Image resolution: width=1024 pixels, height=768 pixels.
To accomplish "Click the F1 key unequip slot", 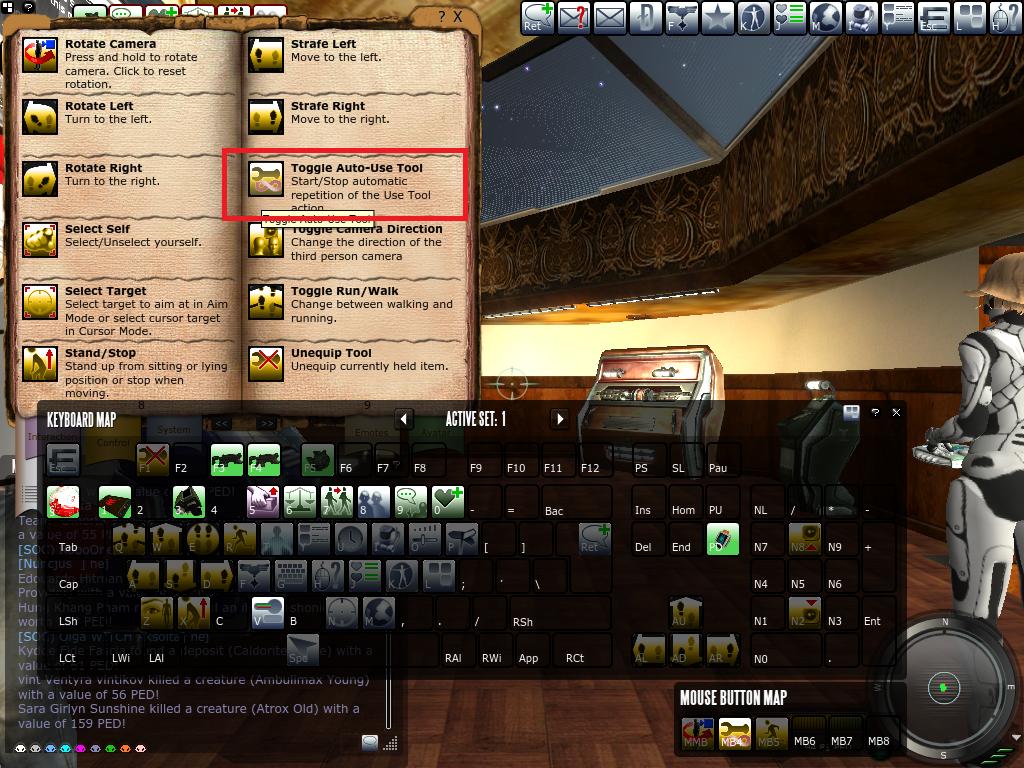I will point(152,460).
